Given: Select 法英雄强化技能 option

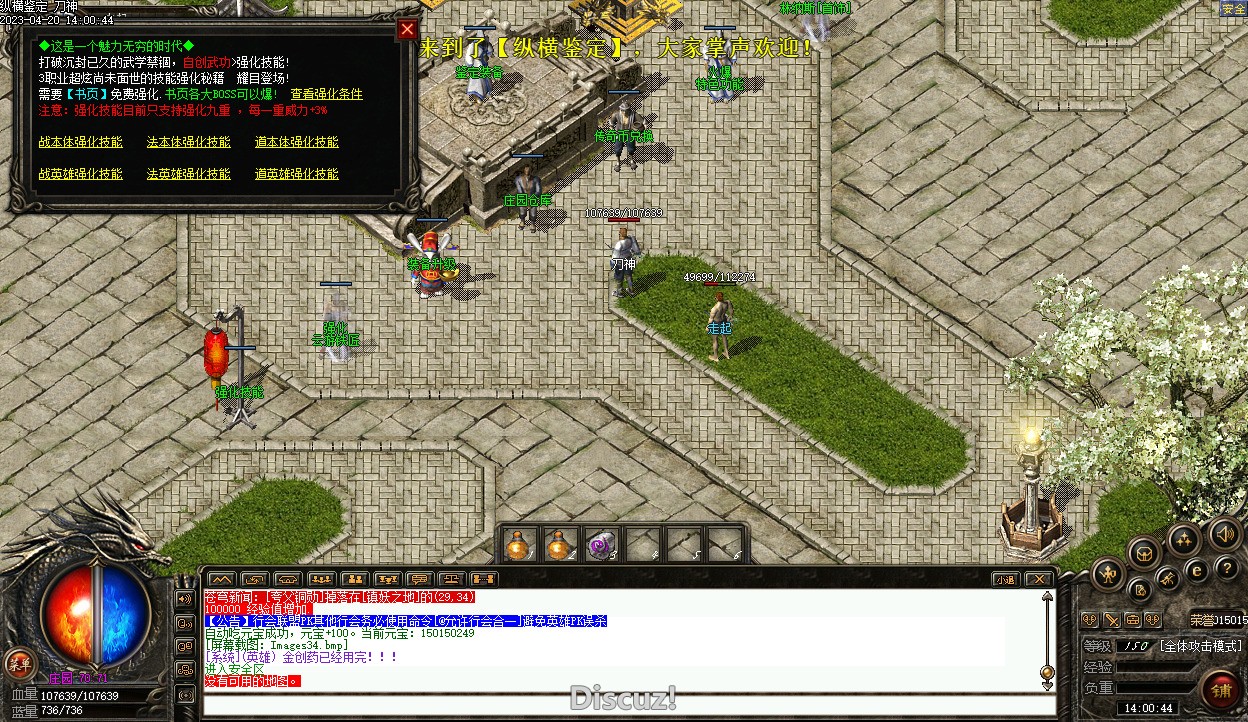Looking at the screenshot, I should (x=189, y=174).
